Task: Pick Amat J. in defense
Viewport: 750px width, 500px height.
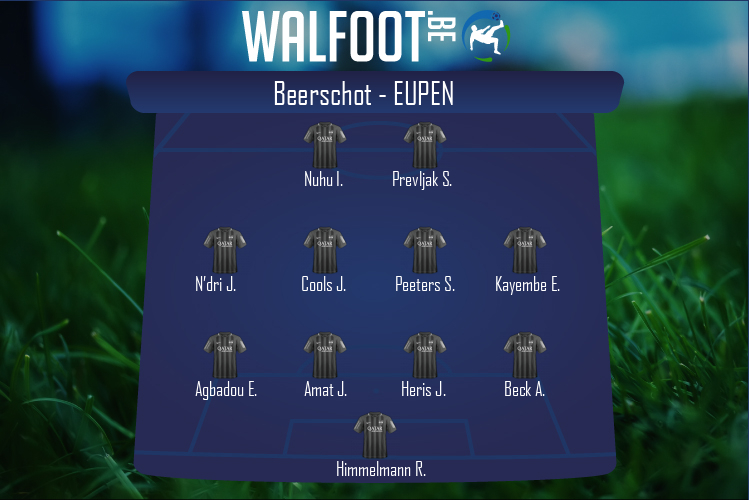Action: 324,356
